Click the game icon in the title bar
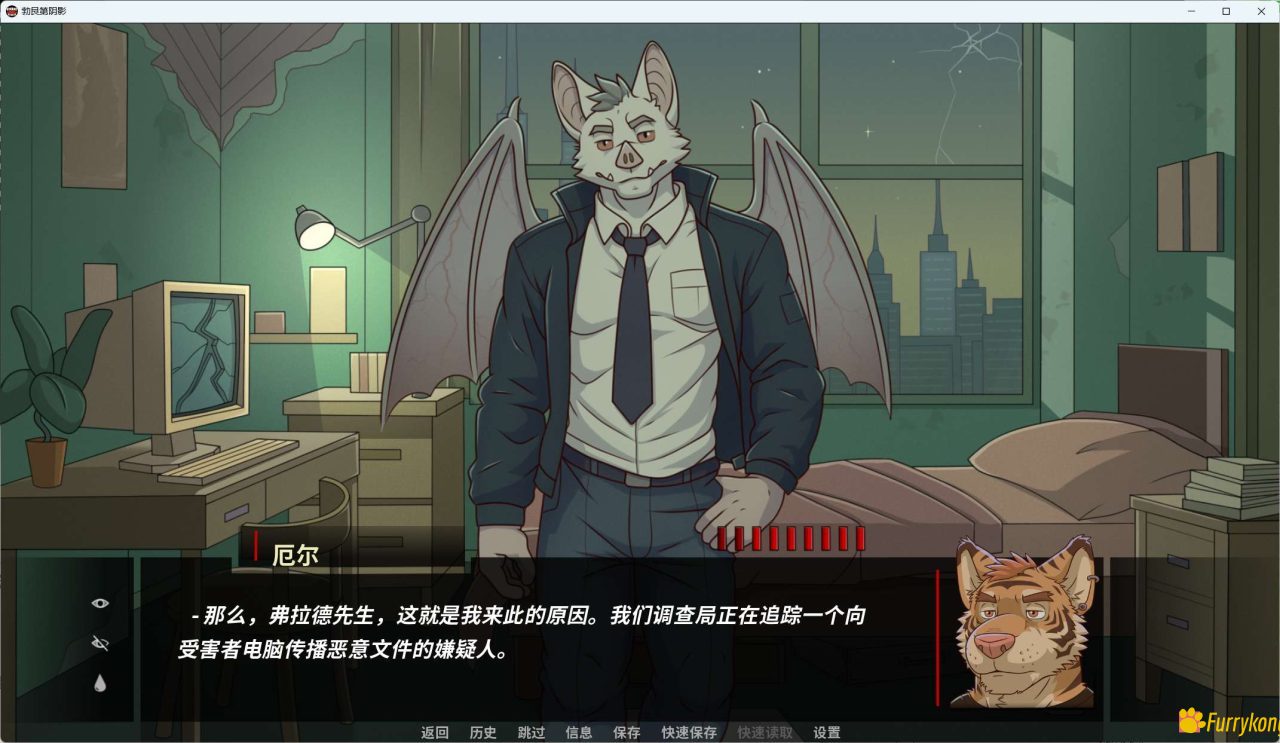This screenshot has width=1280, height=743. tap(12, 11)
